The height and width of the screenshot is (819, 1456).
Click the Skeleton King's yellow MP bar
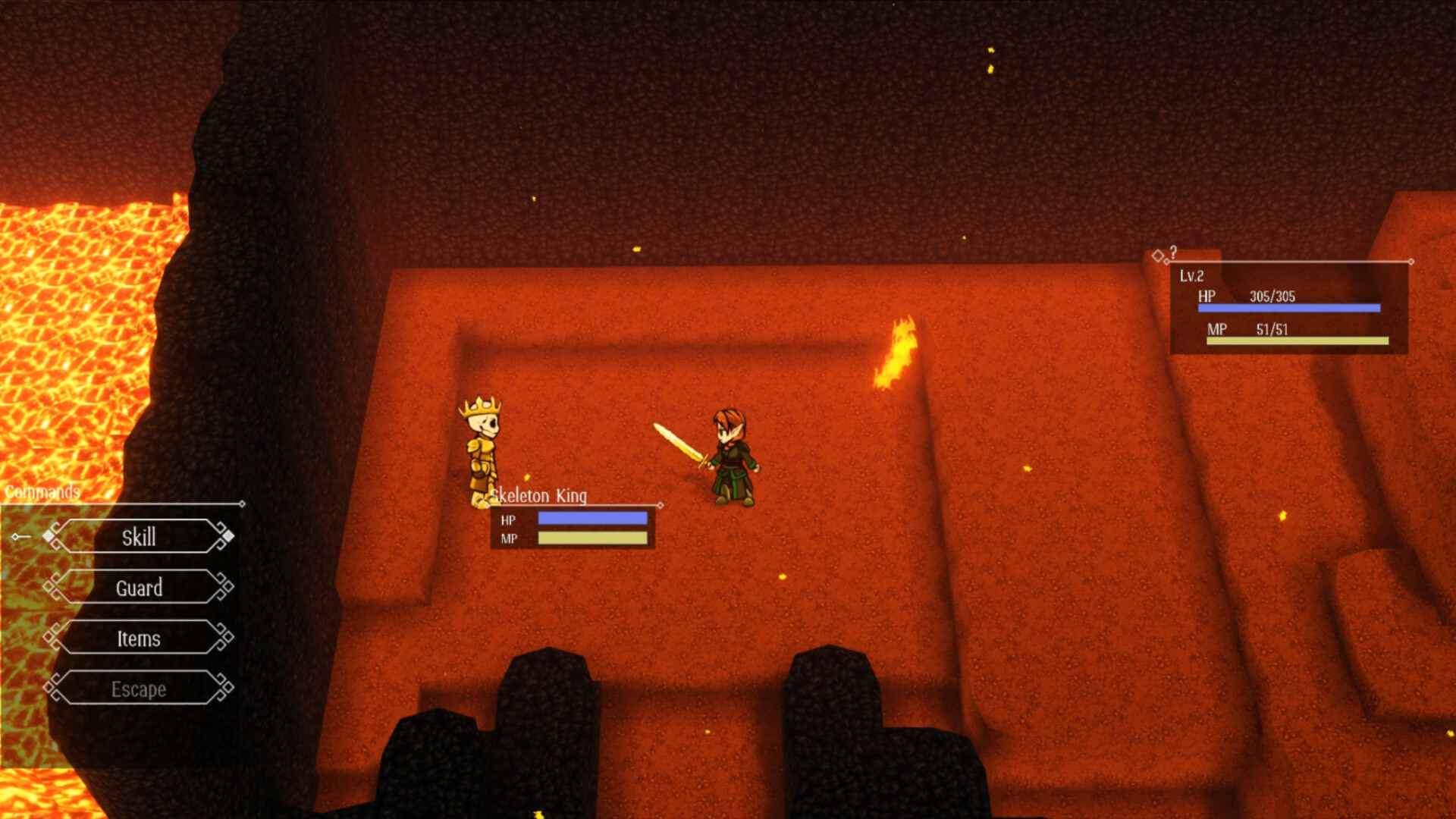point(591,538)
